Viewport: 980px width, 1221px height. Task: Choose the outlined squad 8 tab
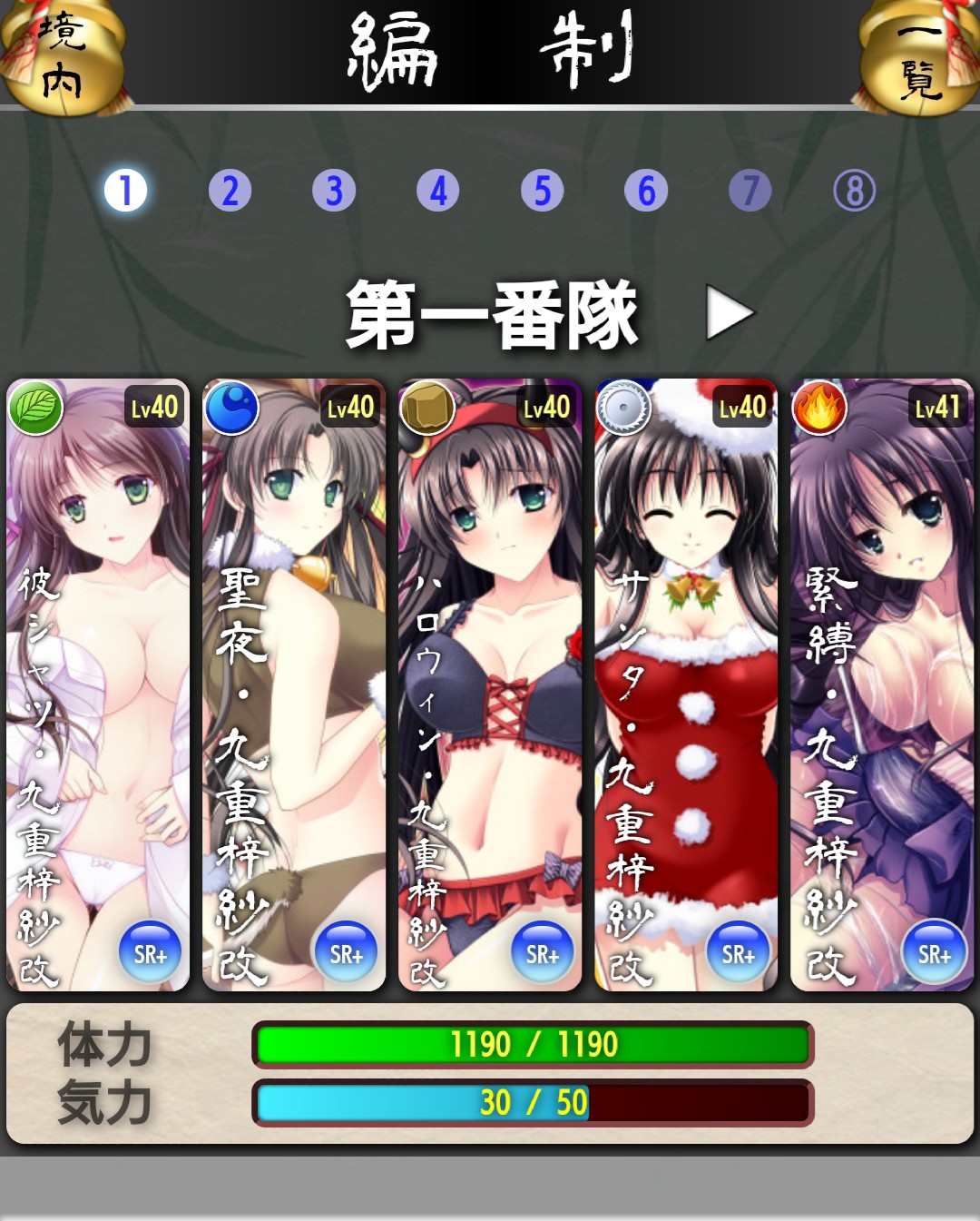(x=855, y=191)
